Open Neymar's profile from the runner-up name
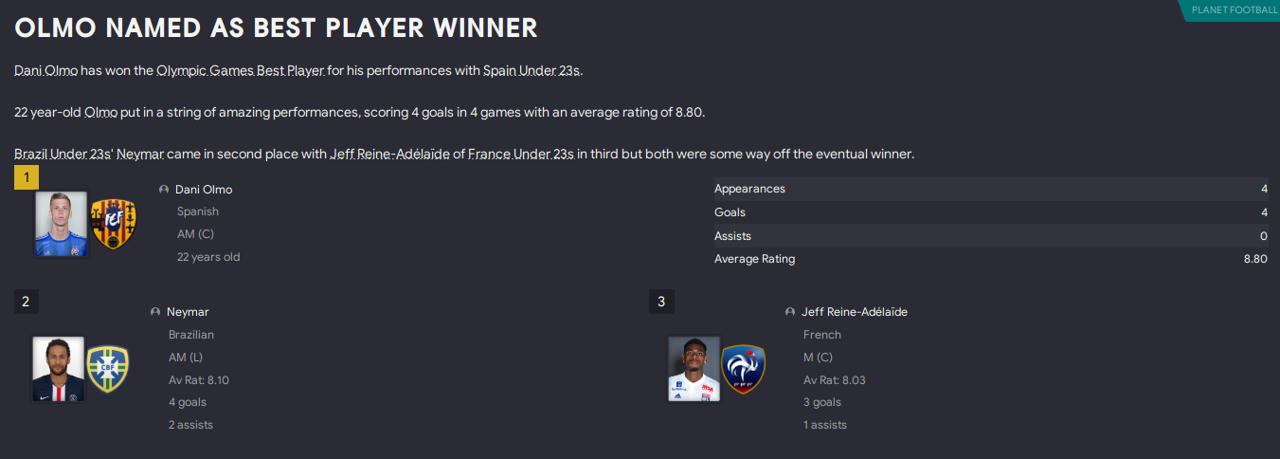The height and width of the screenshot is (459, 1280). (x=187, y=312)
